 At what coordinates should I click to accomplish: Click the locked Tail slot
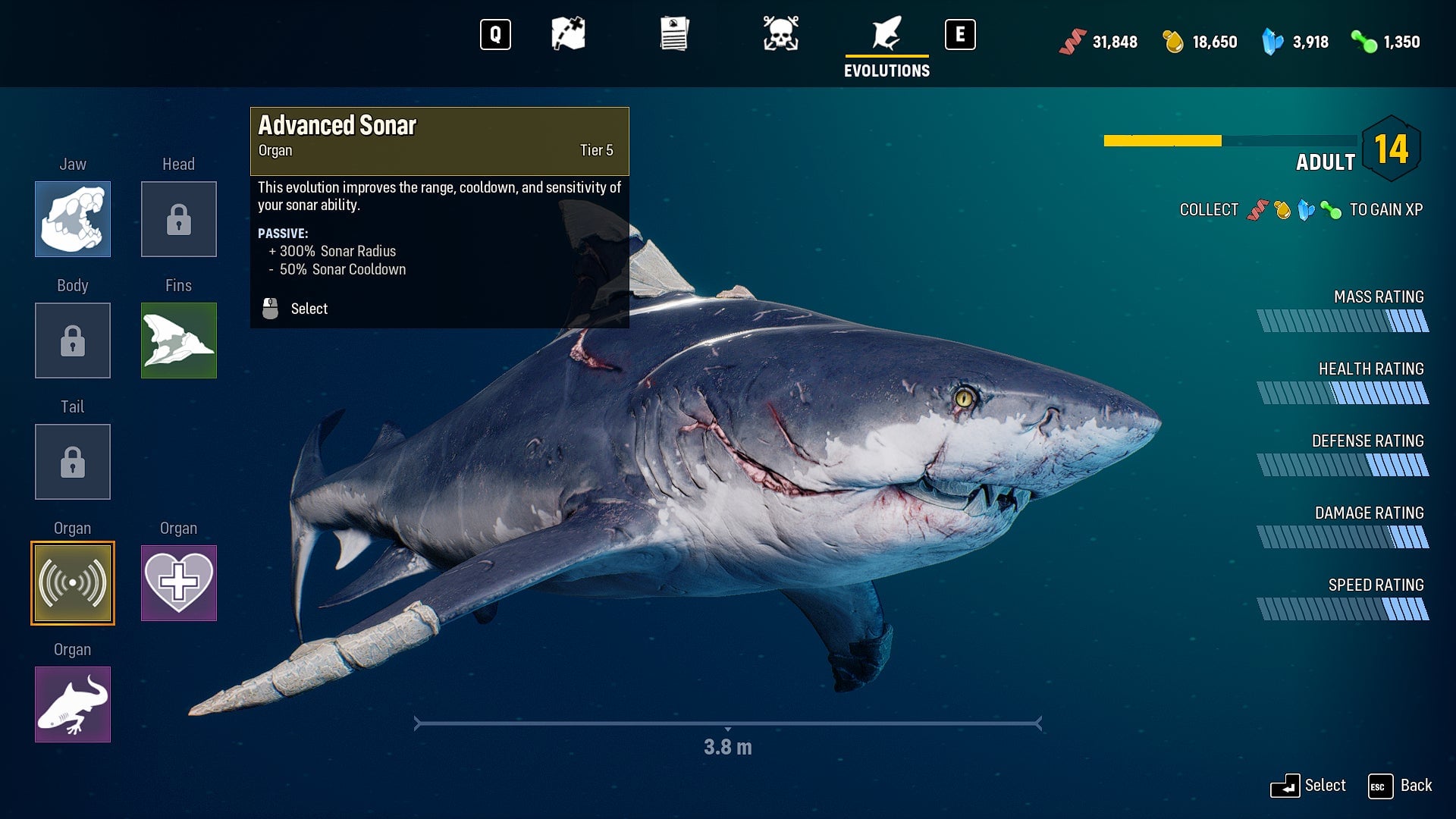click(72, 462)
